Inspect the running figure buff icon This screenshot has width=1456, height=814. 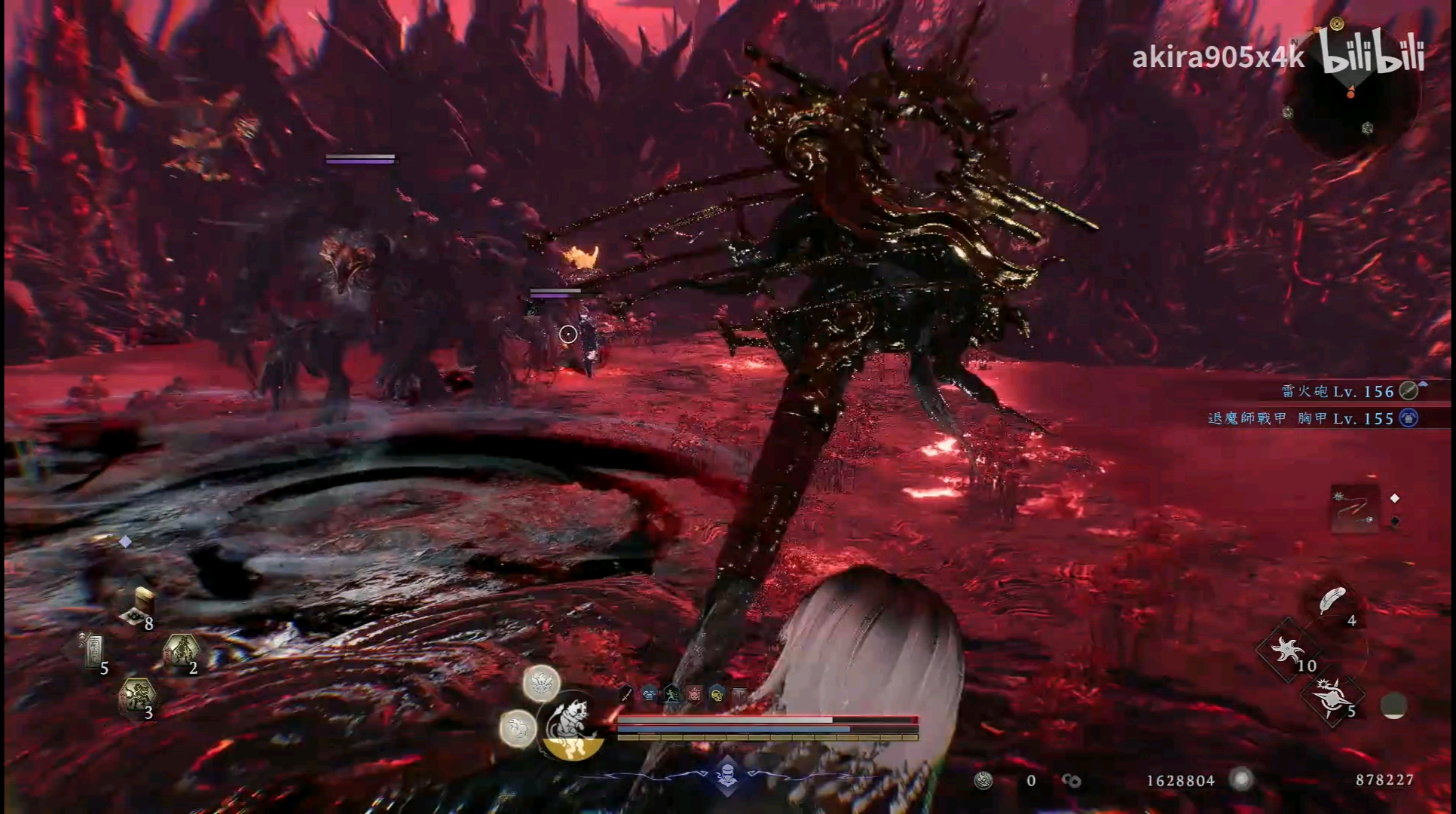coord(671,694)
